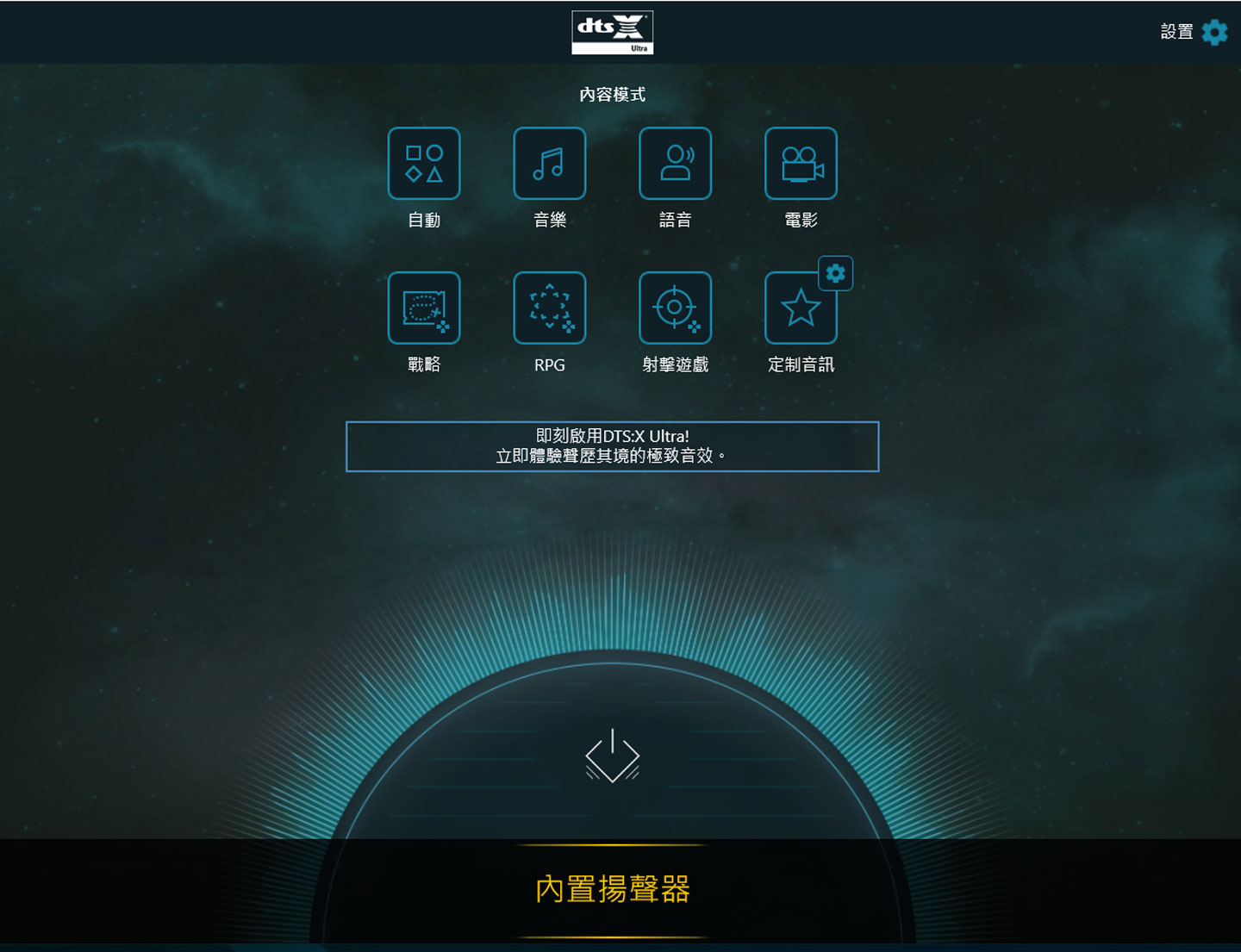Click the DTS:X Ultra logo
This screenshot has height=952, width=1241.
click(612, 33)
